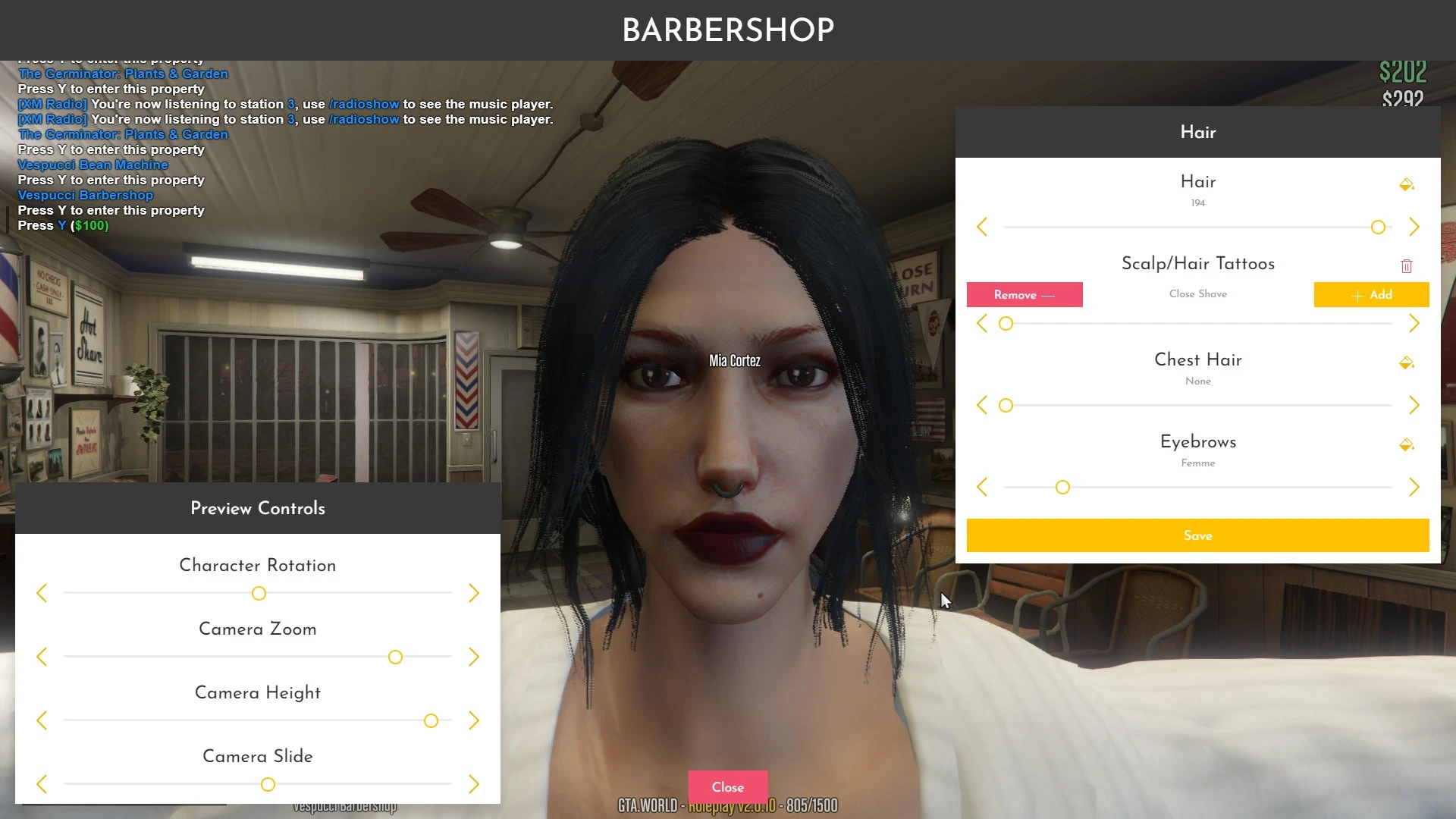The width and height of the screenshot is (1456, 819).
Task: Add a scalp/hair tattoo
Action: click(x=1371, y=295)
